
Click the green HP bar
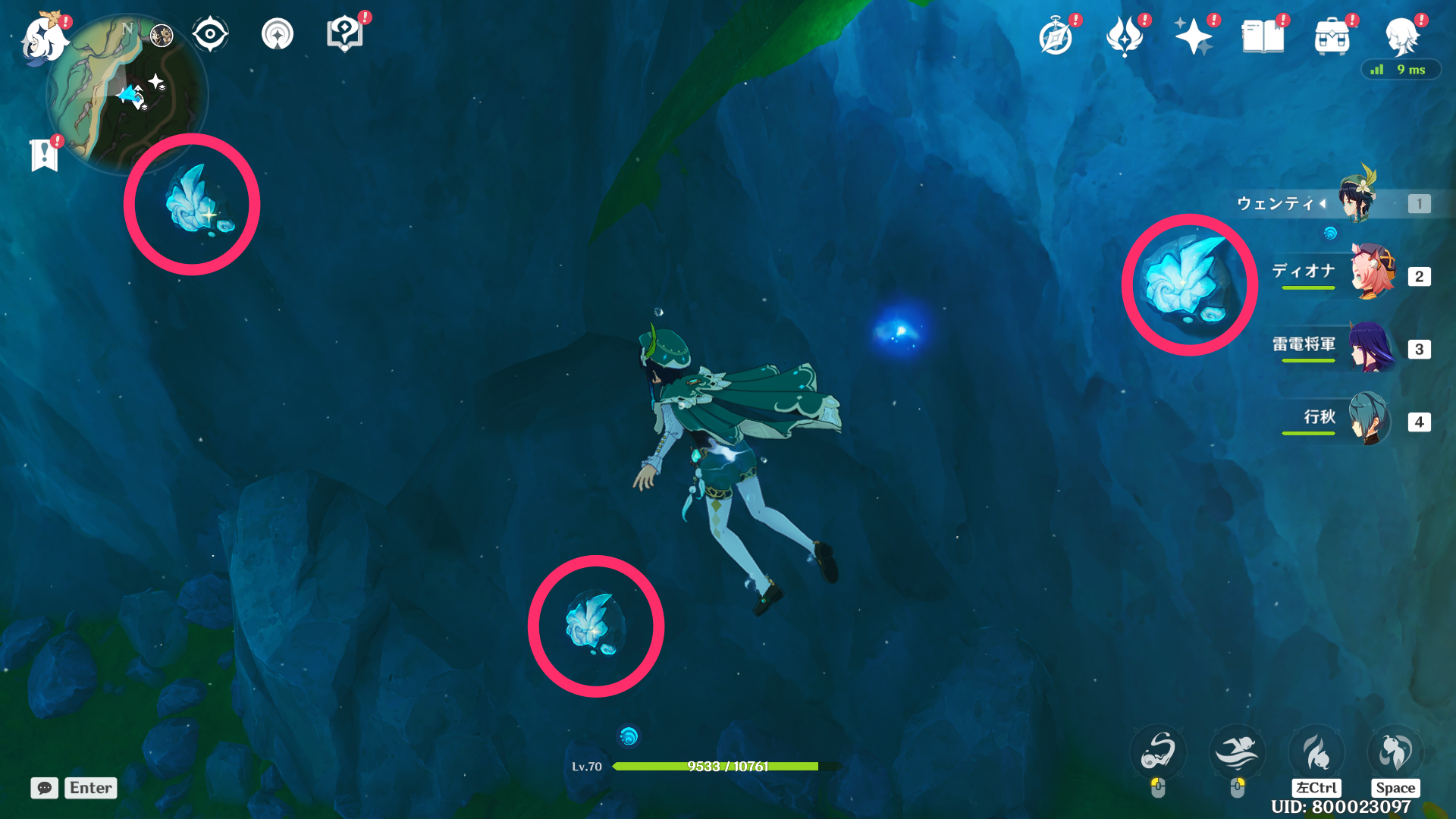pos(717,767)
